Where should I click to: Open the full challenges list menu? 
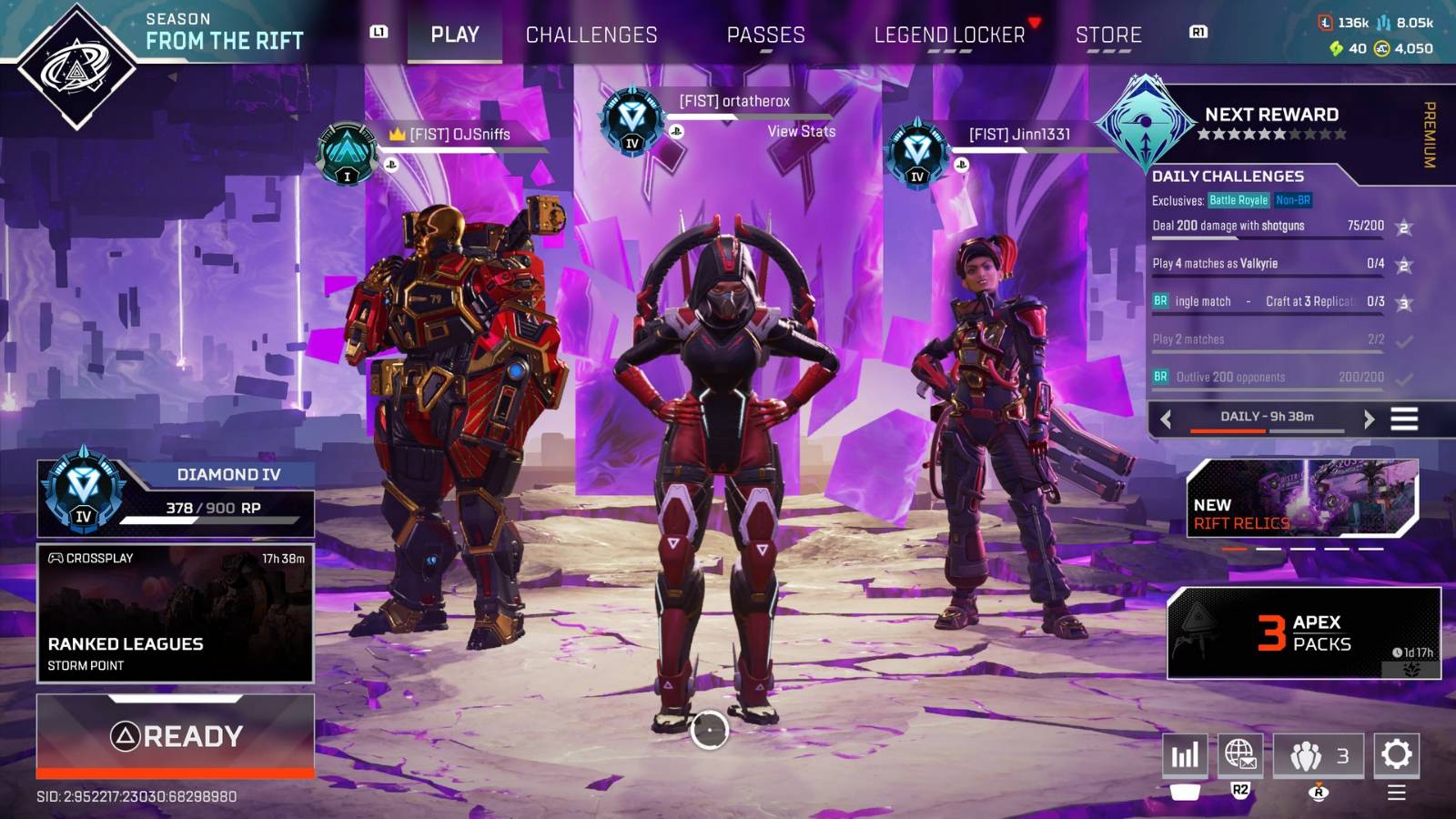point(1404,419)
